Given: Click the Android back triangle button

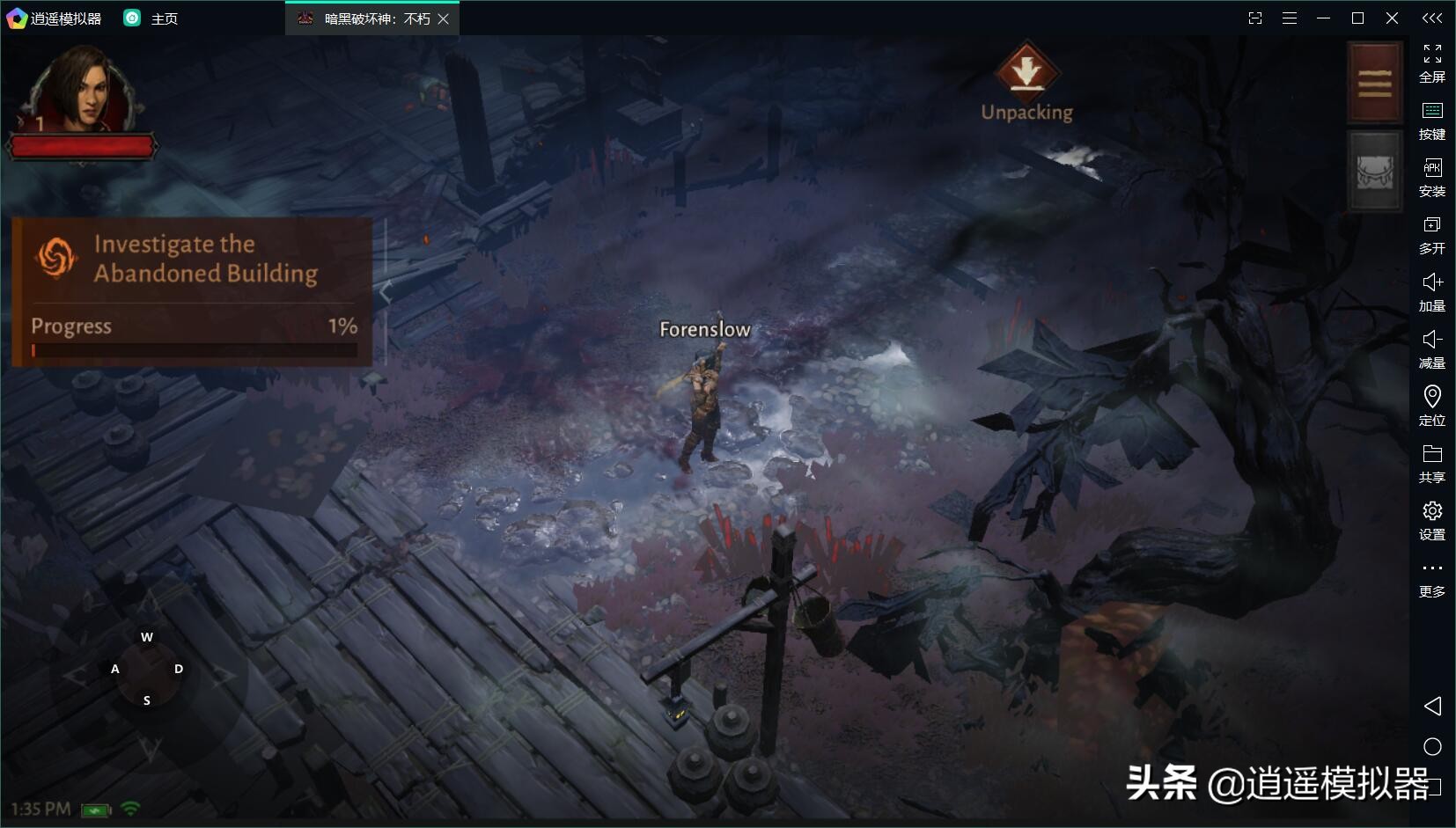Looking at the screenshot, I should (x=1432, y=706).
